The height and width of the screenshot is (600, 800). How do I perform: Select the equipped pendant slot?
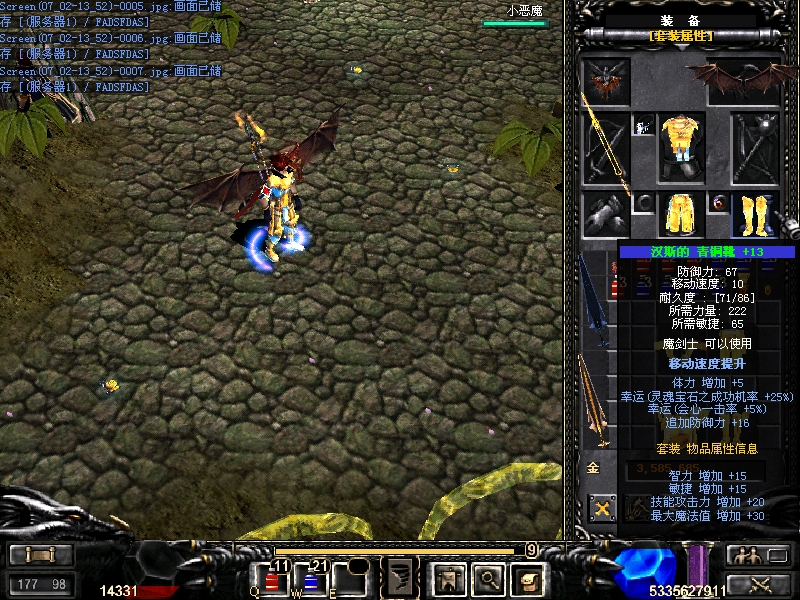(x=642, y=125)
